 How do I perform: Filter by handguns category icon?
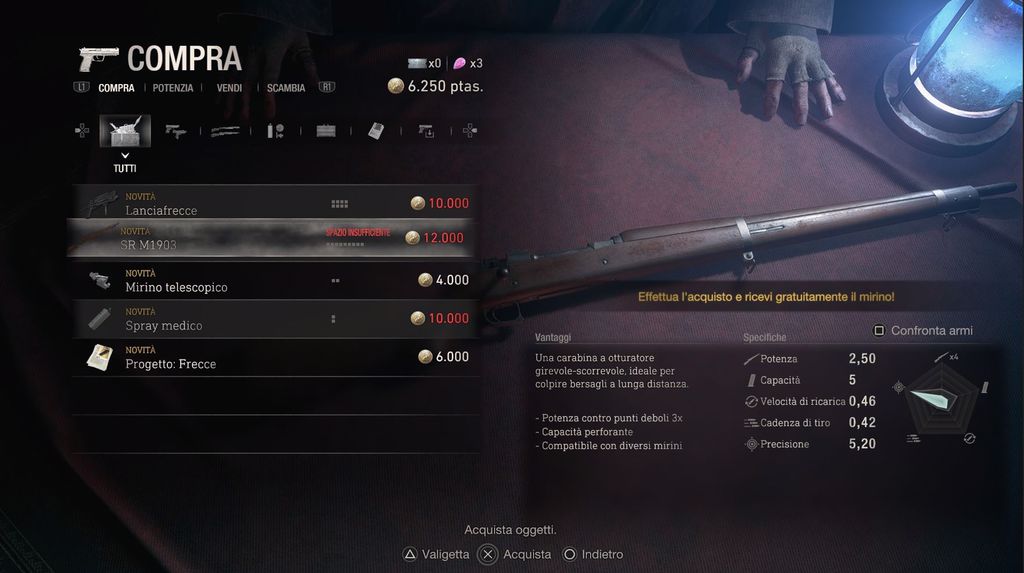click(176, 131)
